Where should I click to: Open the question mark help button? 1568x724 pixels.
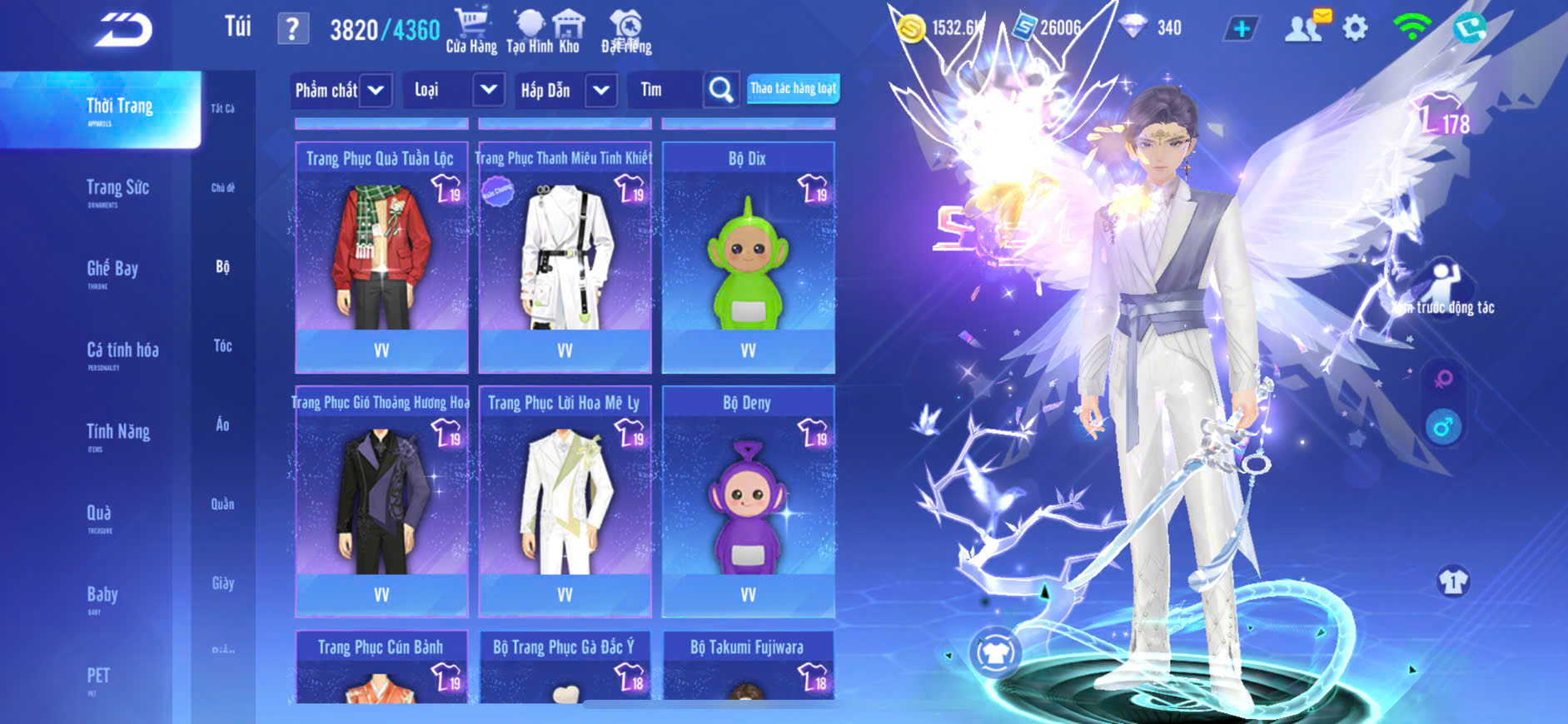pyautogui.click(x=292, y=30)
